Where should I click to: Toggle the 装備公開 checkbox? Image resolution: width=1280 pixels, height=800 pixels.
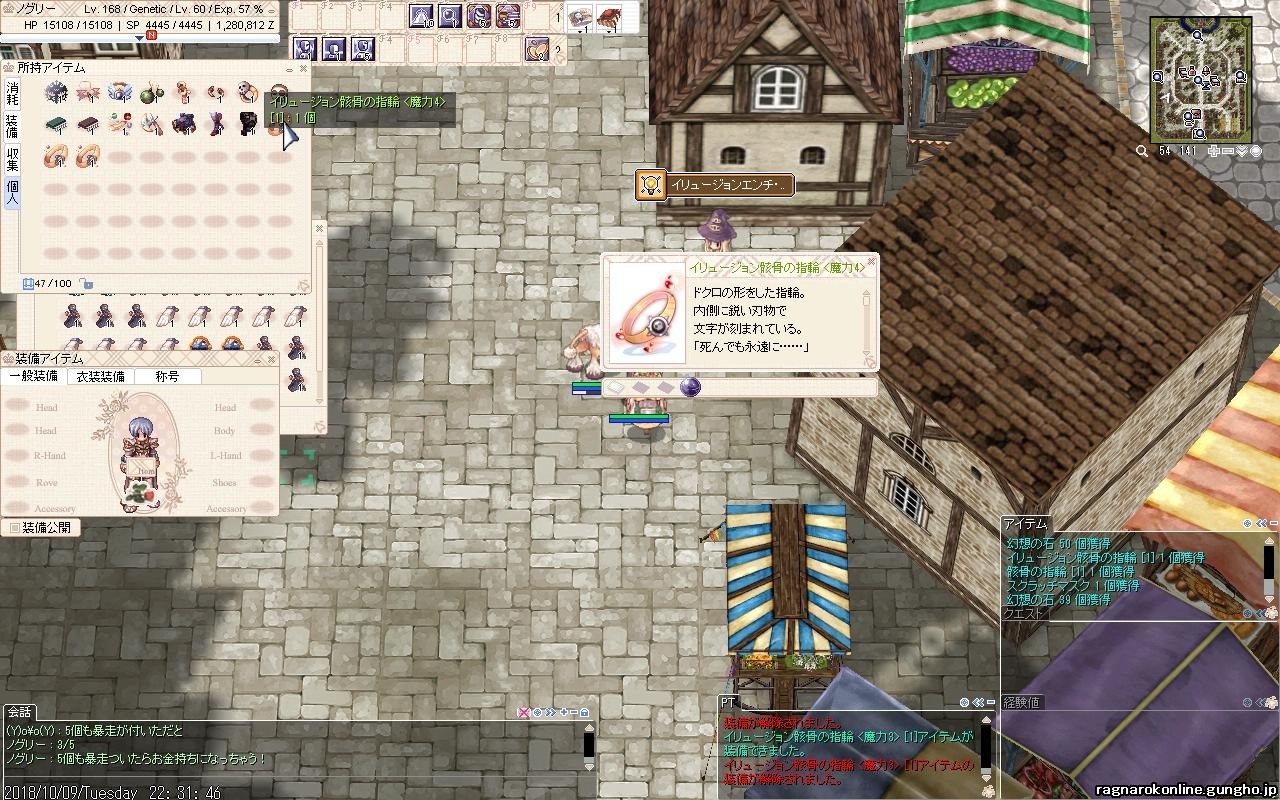tap(15, 527)
